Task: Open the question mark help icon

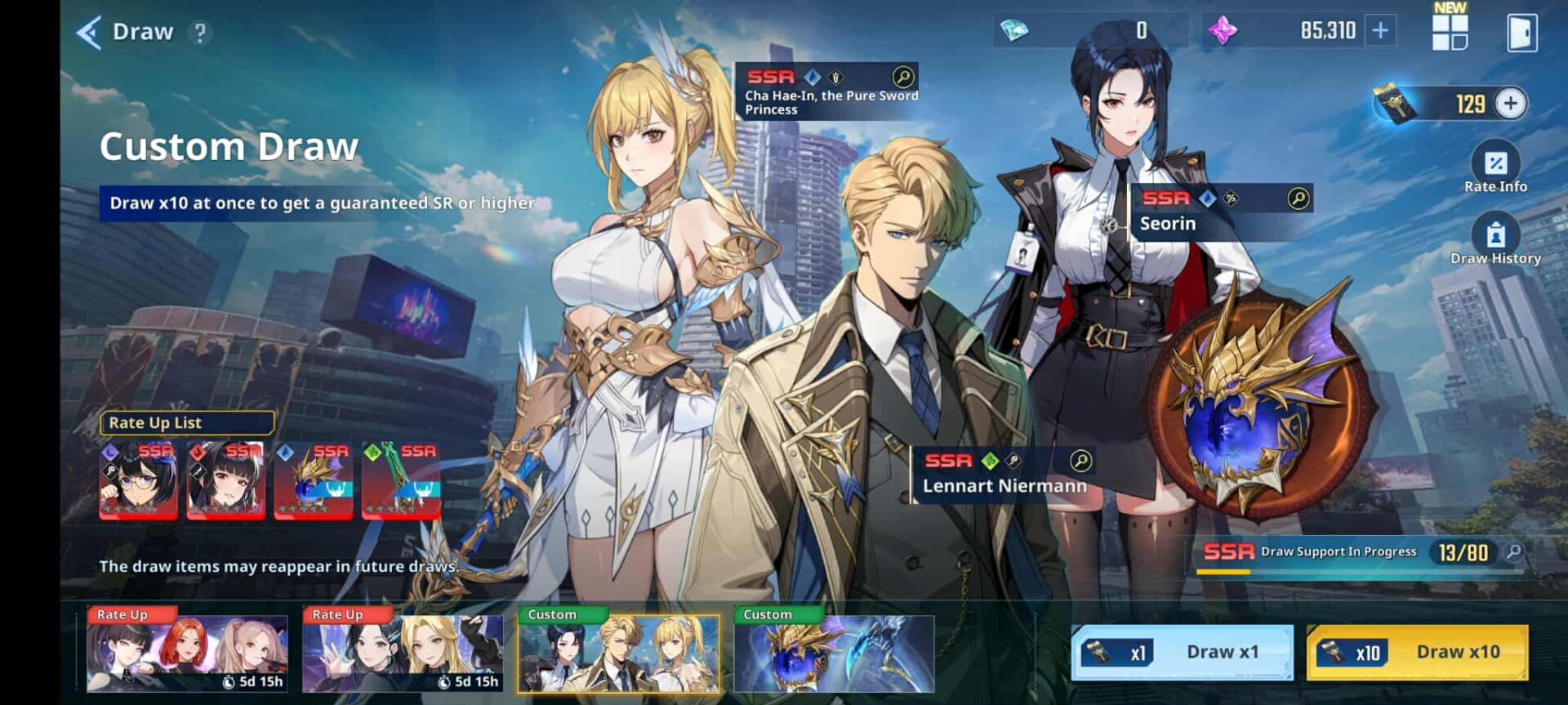Action: coord(199,33)
